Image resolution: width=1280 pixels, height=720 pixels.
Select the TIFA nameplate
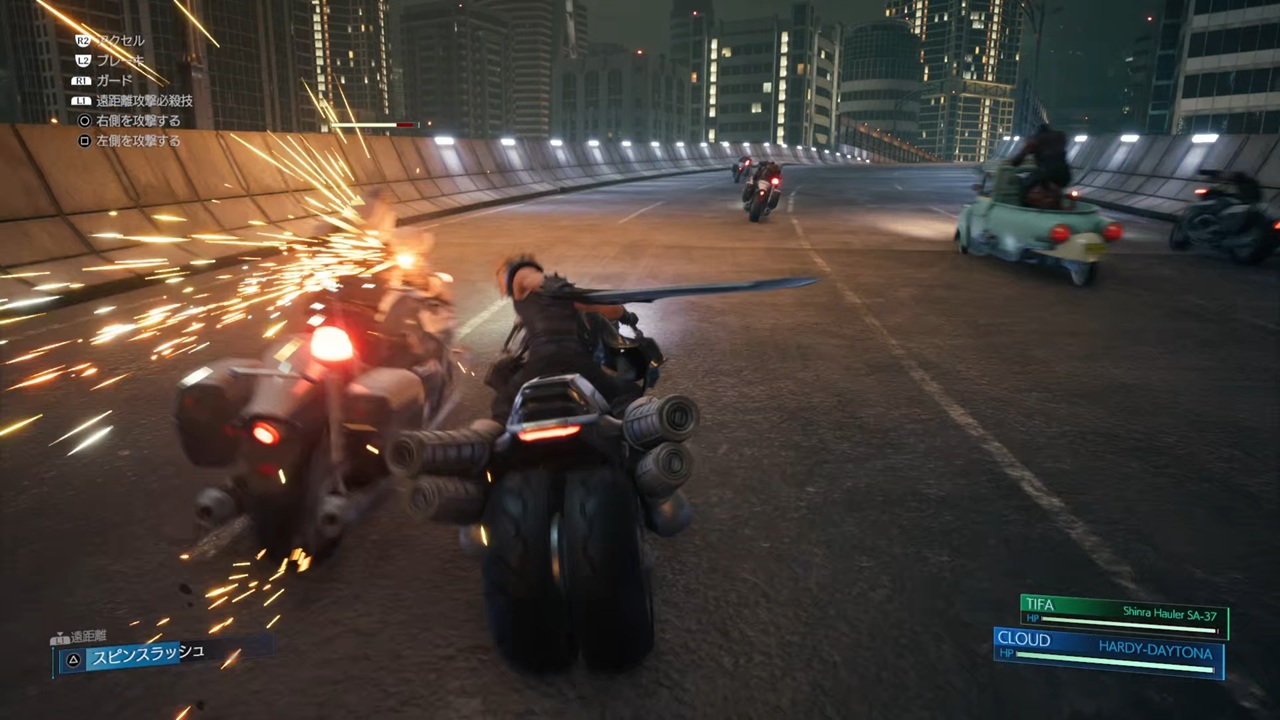(x=1040, y=604)
